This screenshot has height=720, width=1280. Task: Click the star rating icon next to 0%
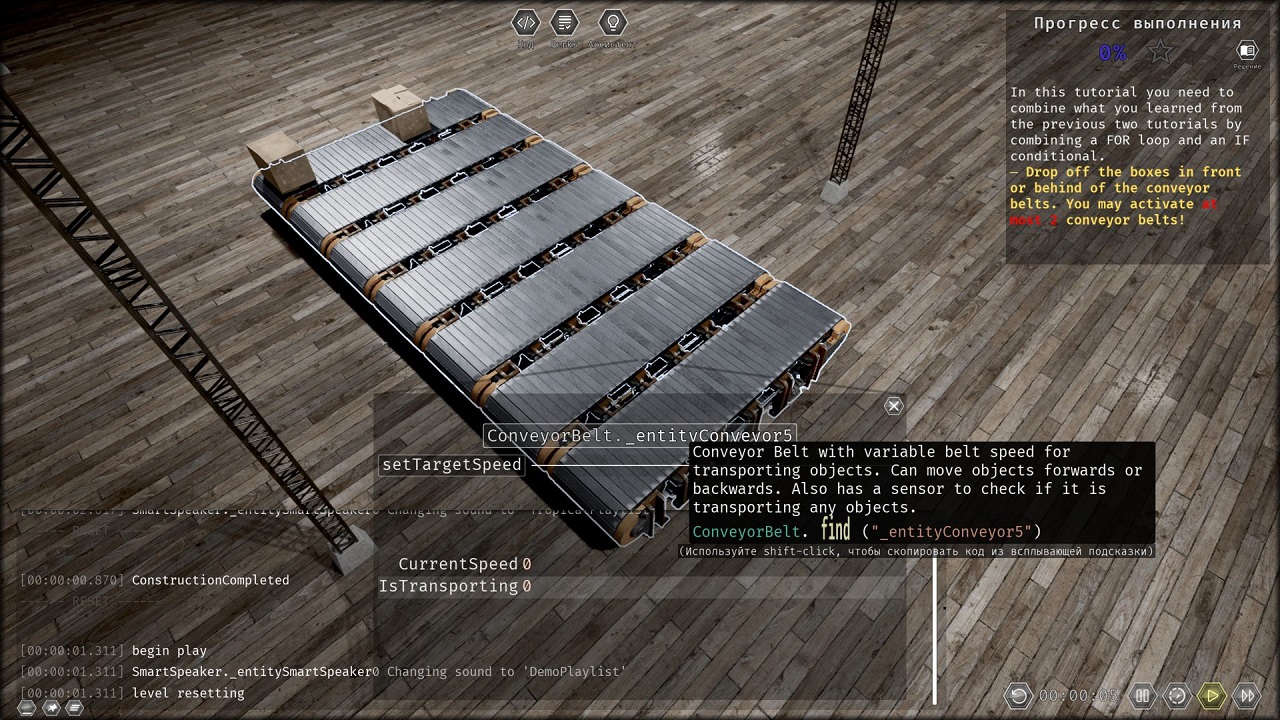coord(1159,50)
